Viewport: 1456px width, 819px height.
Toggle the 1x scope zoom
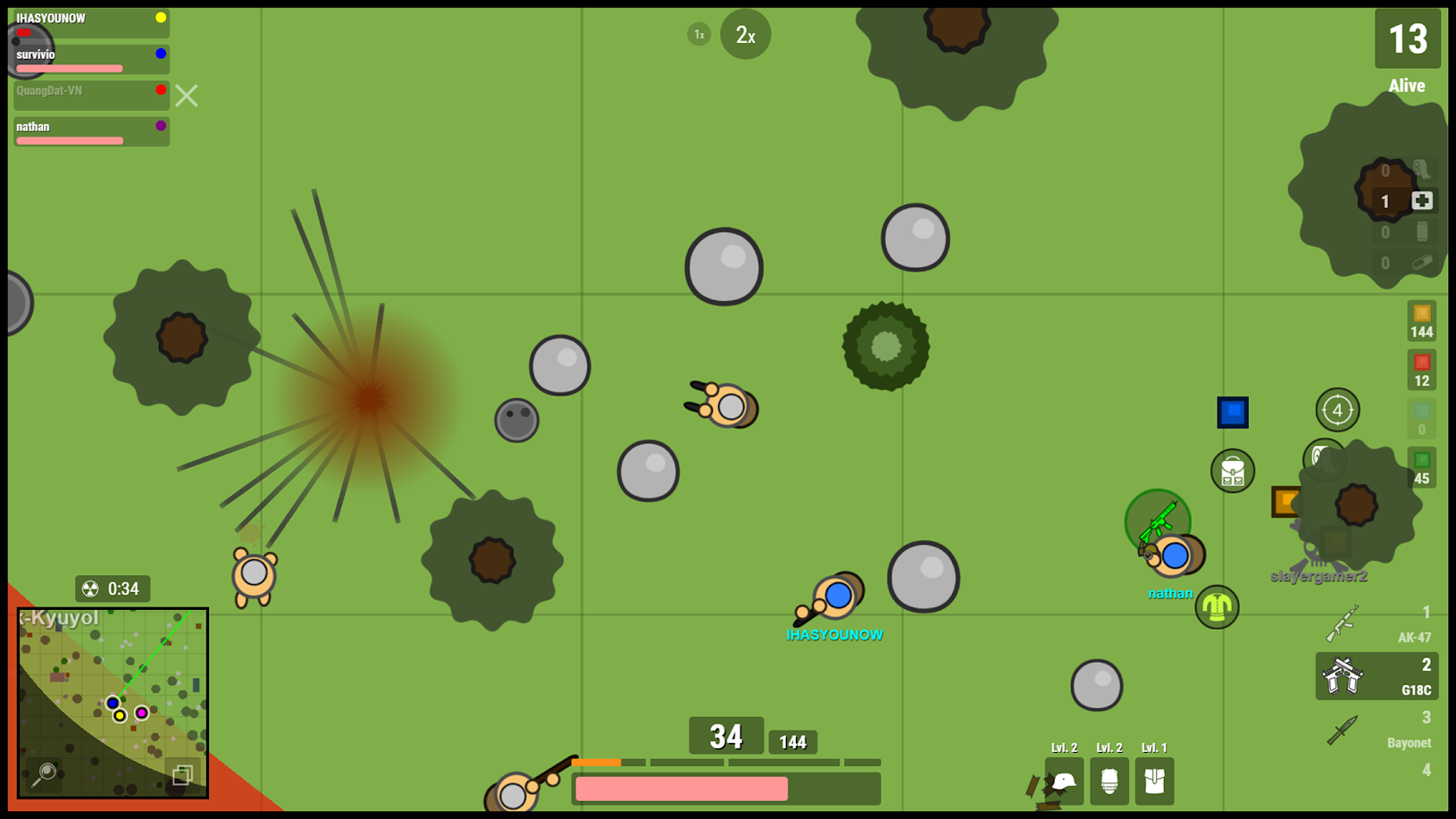pyautogui.click(x=698, y=34)
